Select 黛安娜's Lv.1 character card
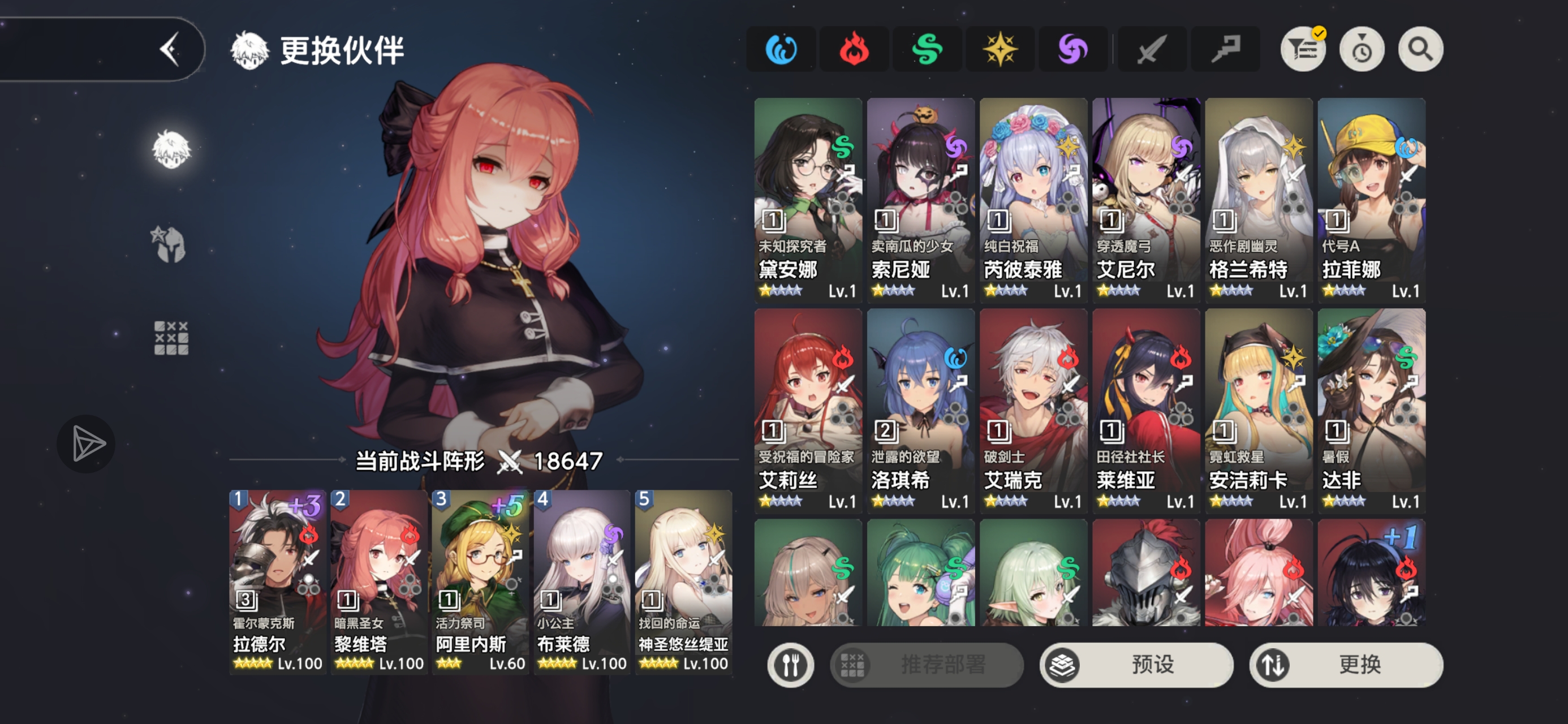This screenshot has height=724, width=1568. pos(809,198)
